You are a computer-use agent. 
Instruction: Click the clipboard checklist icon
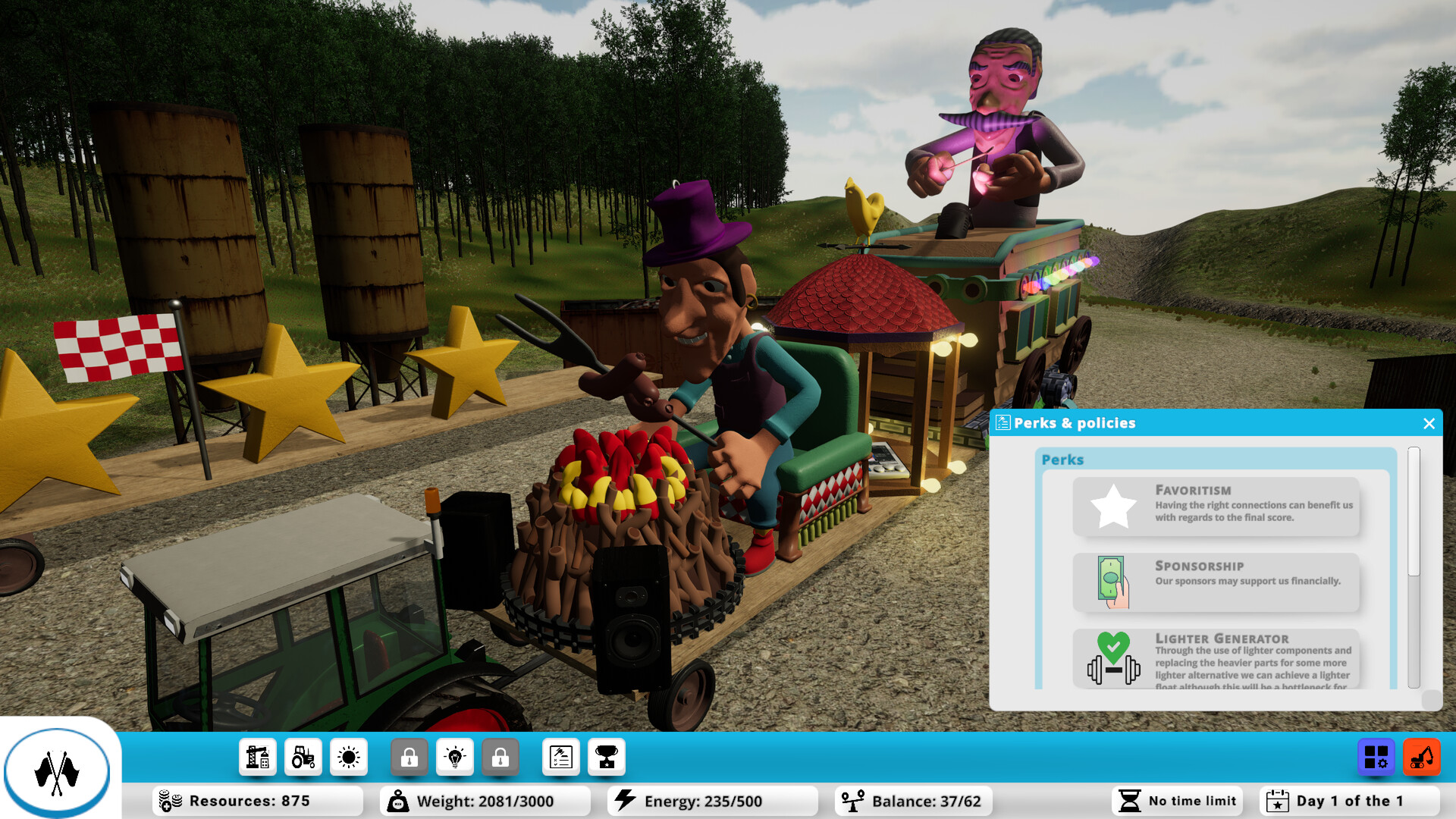click(560, 756)
